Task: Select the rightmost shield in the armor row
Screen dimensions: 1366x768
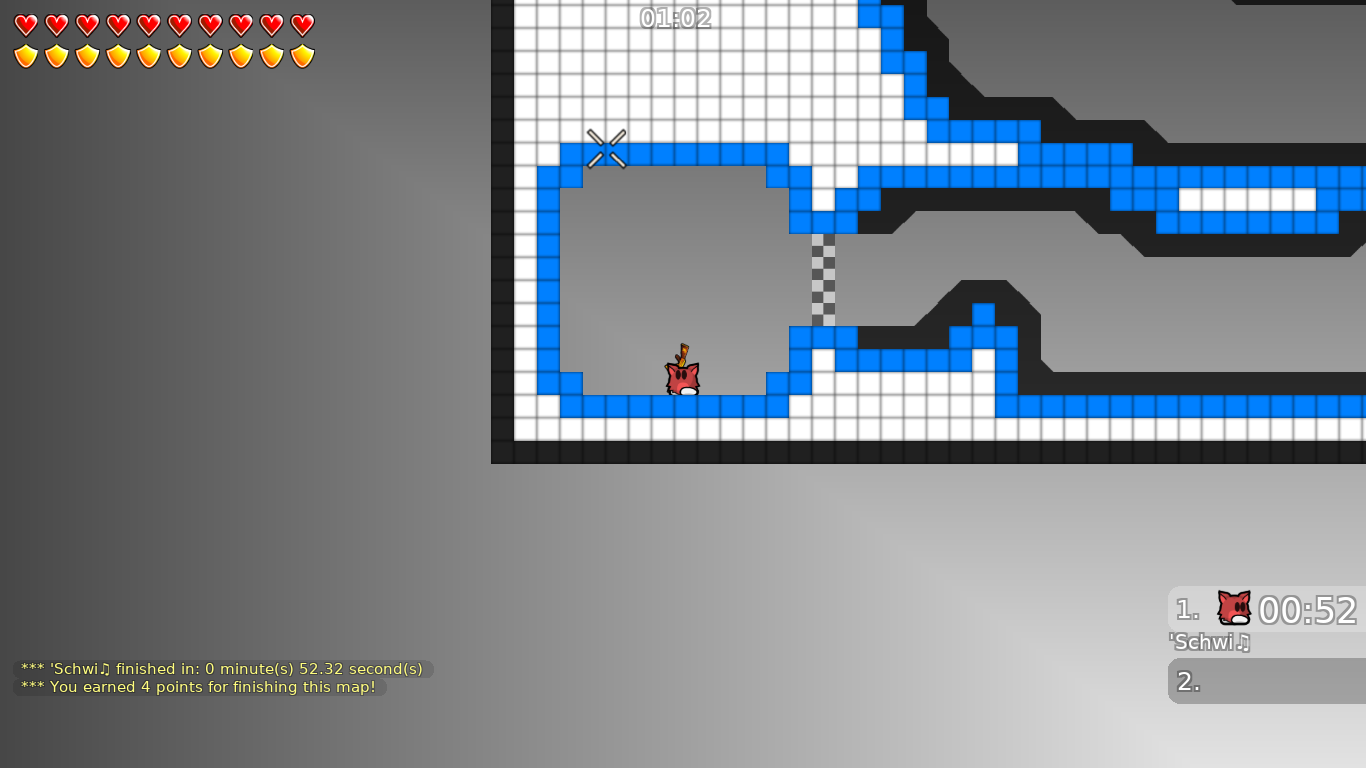Action: pos(300,55)
